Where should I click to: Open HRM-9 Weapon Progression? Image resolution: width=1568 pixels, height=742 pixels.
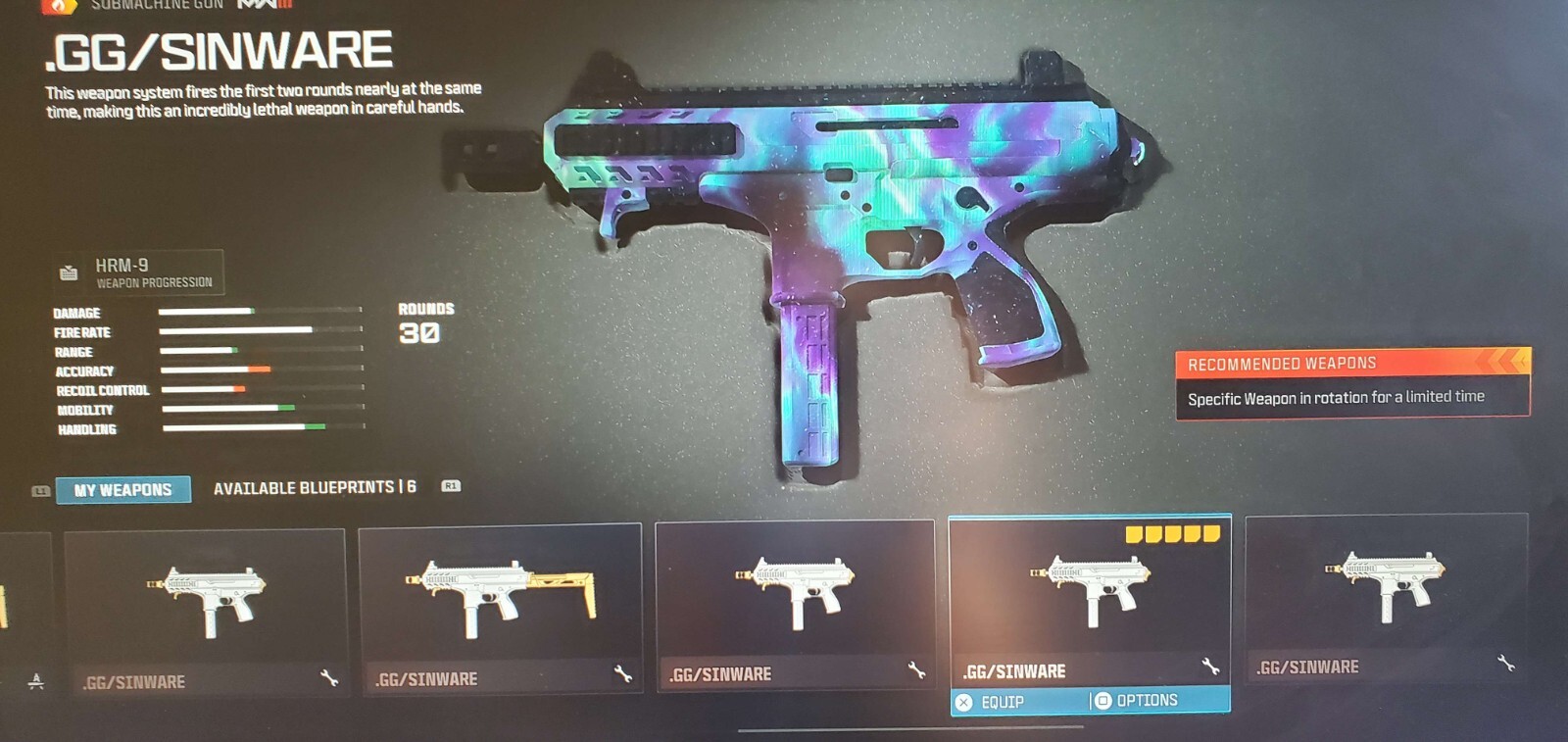point(139,272)
